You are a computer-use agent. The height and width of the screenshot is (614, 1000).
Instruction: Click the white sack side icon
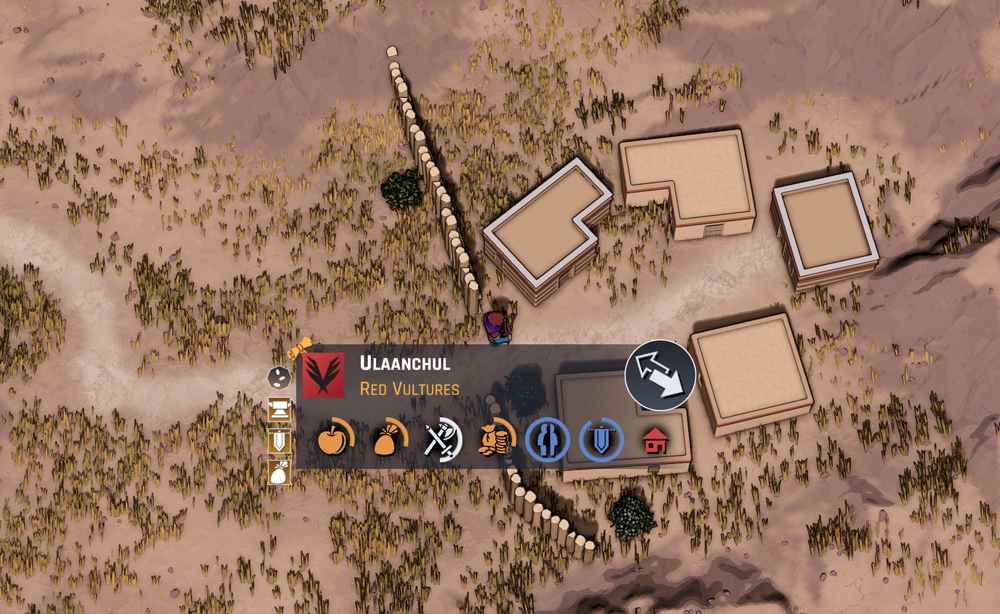tap(280, 471)
